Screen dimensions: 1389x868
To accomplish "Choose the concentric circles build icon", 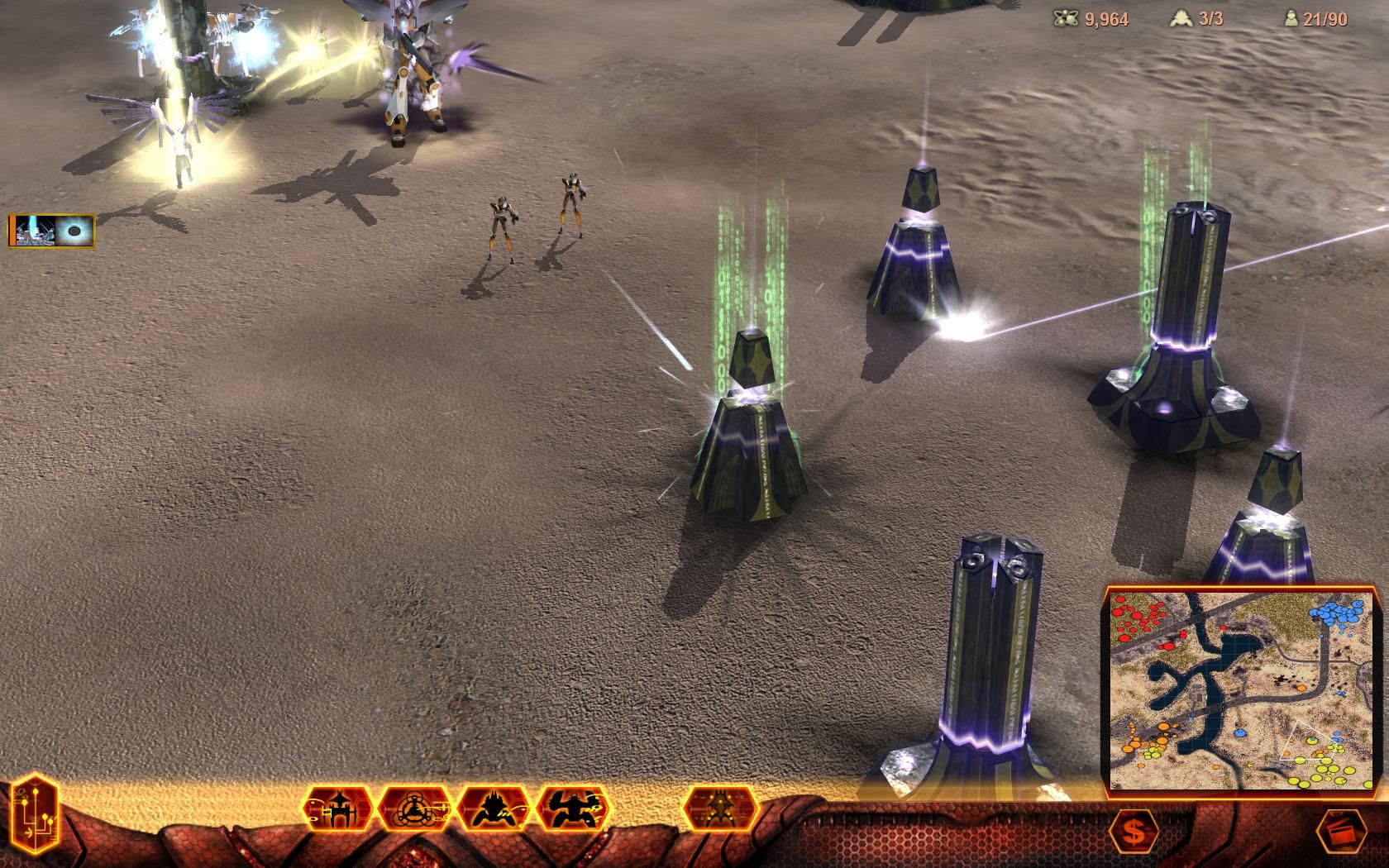I will (x=415, y=808).
